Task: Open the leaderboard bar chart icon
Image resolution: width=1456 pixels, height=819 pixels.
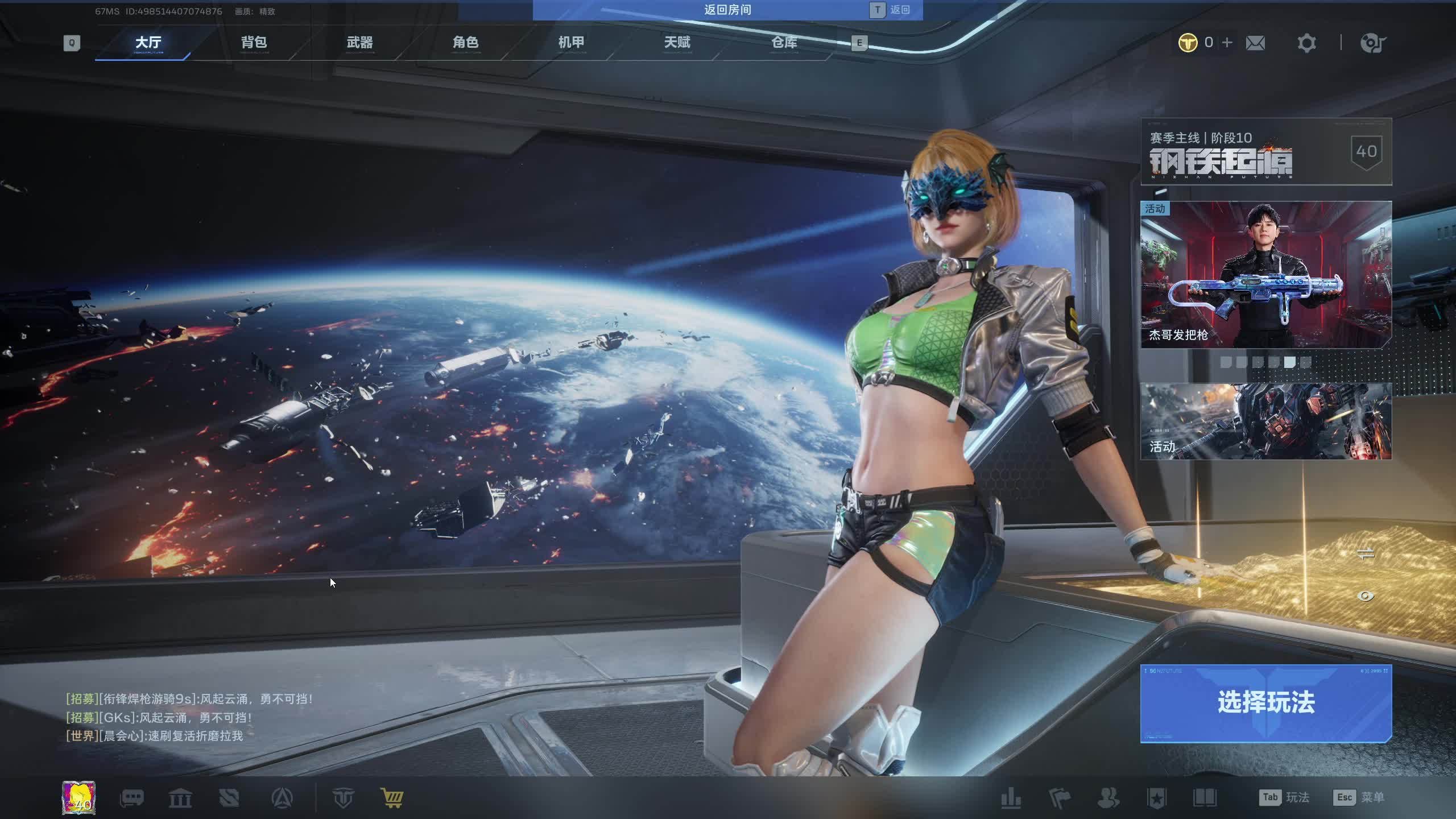Action: (x=1011, y=798)
